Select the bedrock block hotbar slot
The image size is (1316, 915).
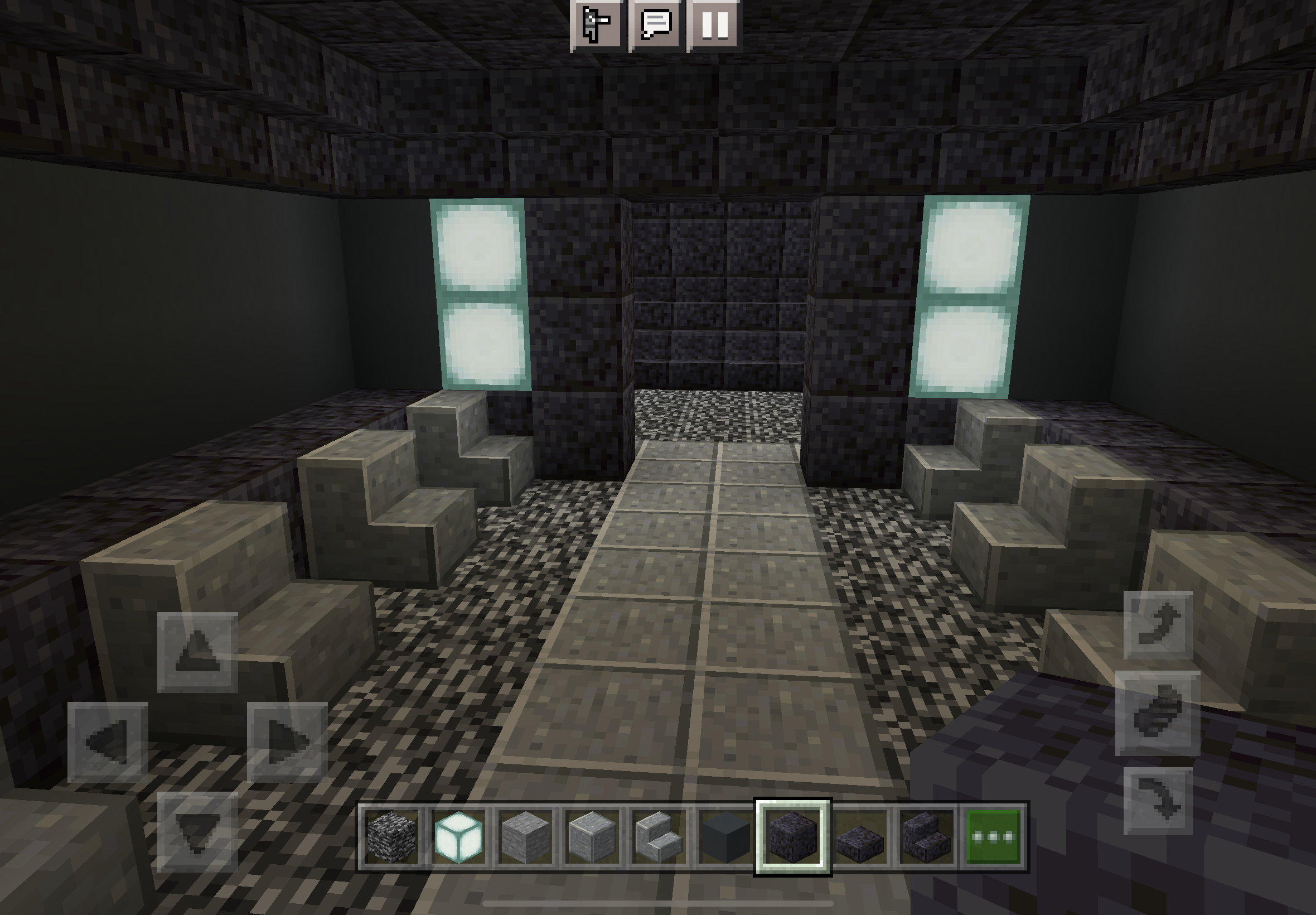tap(392, 836)
